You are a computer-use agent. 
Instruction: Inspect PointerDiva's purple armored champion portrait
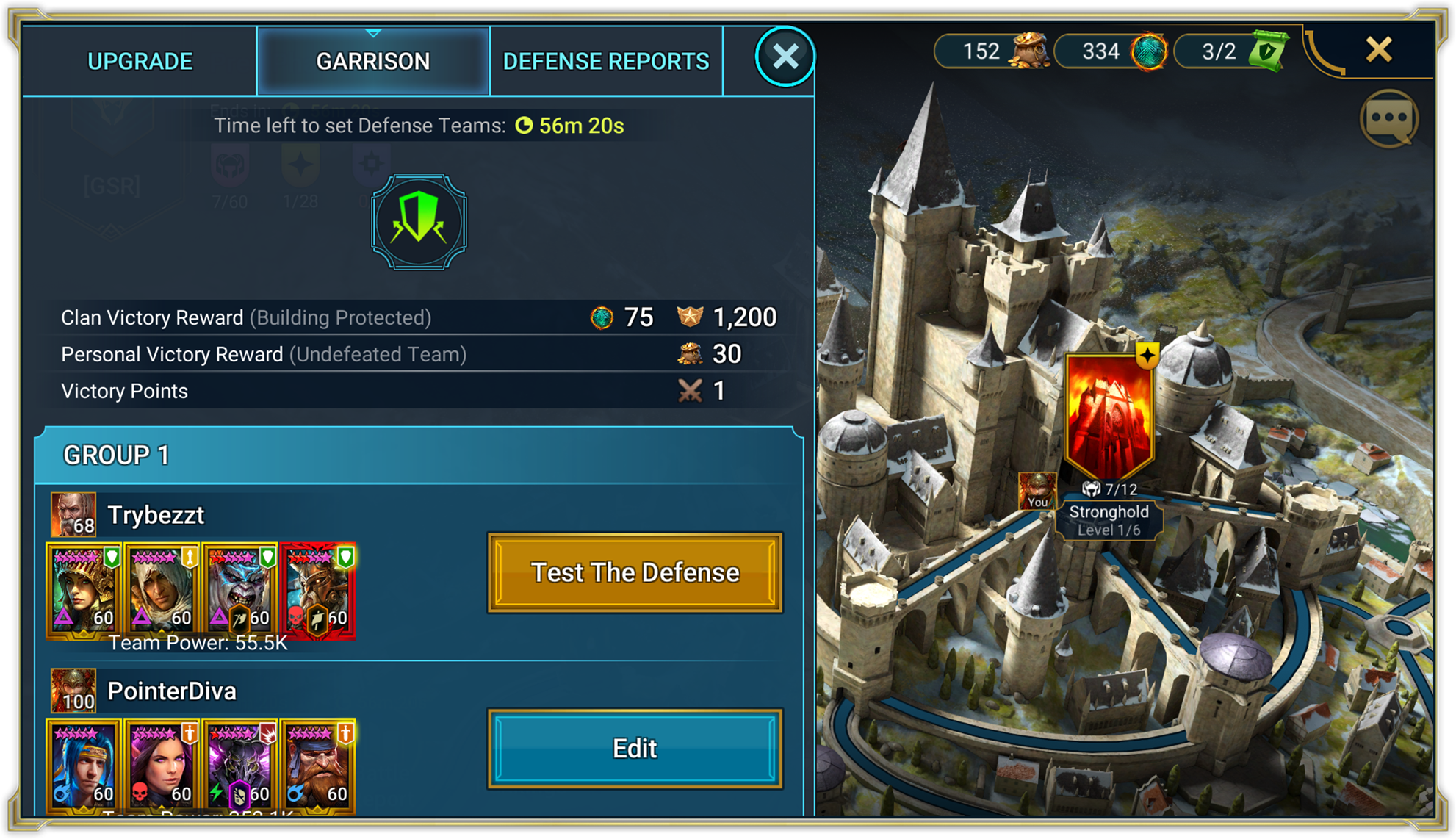[x=239, y=766]
